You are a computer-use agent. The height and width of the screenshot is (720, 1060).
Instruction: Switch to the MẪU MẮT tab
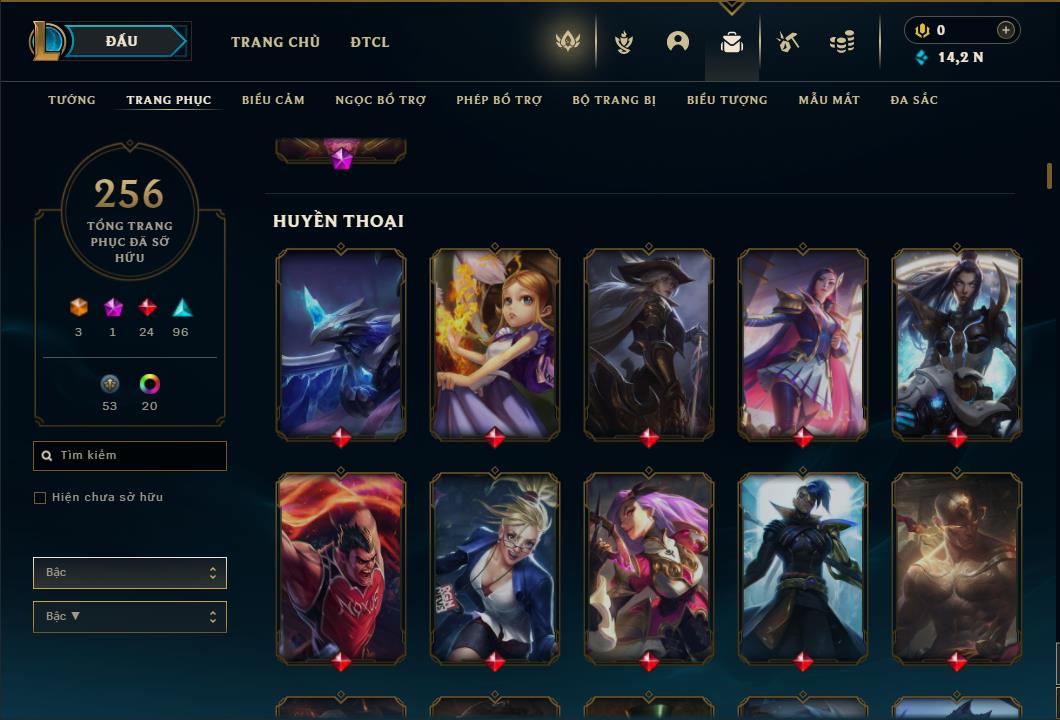click(x=829, y=100)
